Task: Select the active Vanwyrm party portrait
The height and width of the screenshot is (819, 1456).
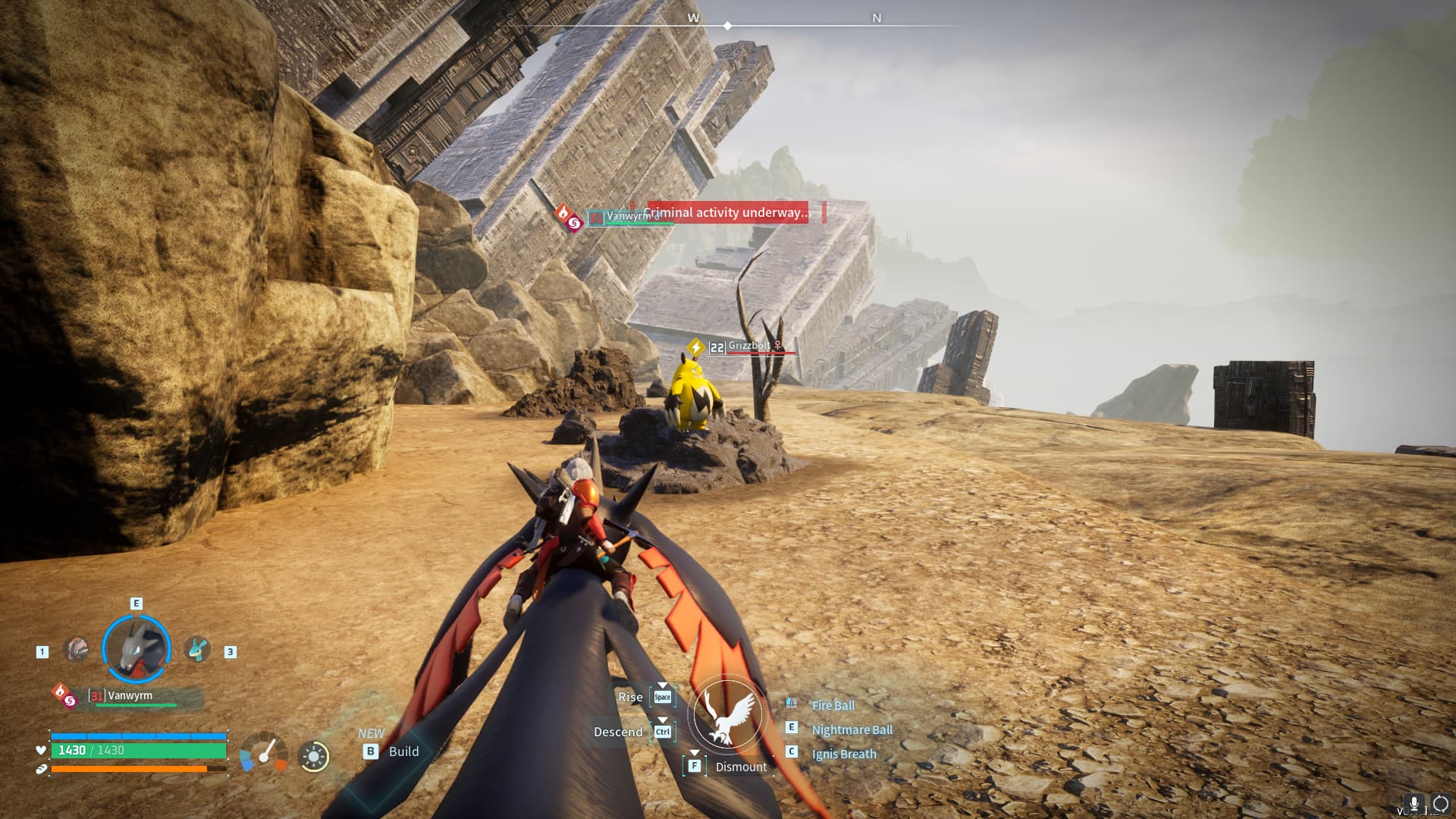Action: pos(136,649)
